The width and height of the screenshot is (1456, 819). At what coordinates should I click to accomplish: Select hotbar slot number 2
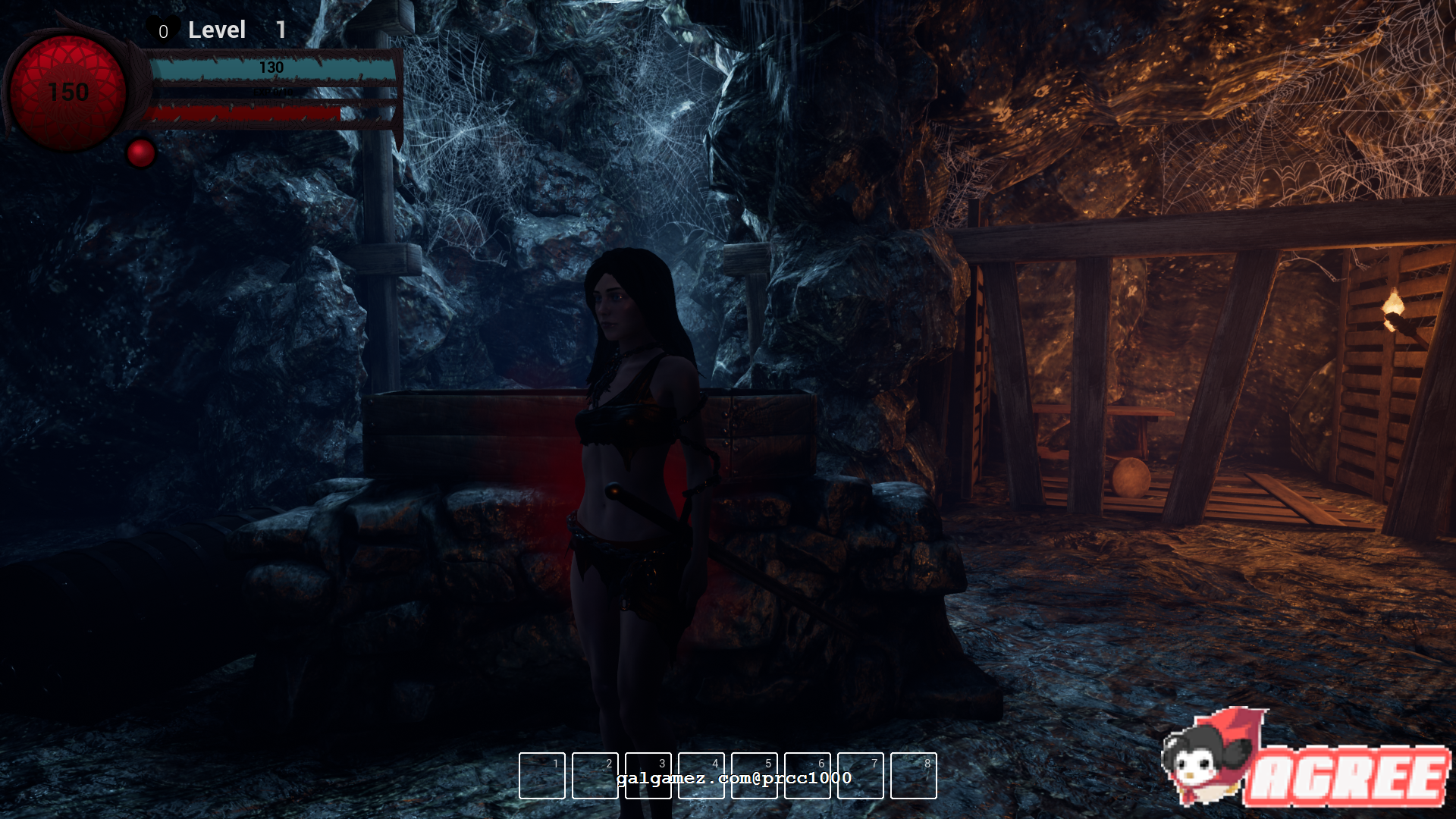(595, 776)
